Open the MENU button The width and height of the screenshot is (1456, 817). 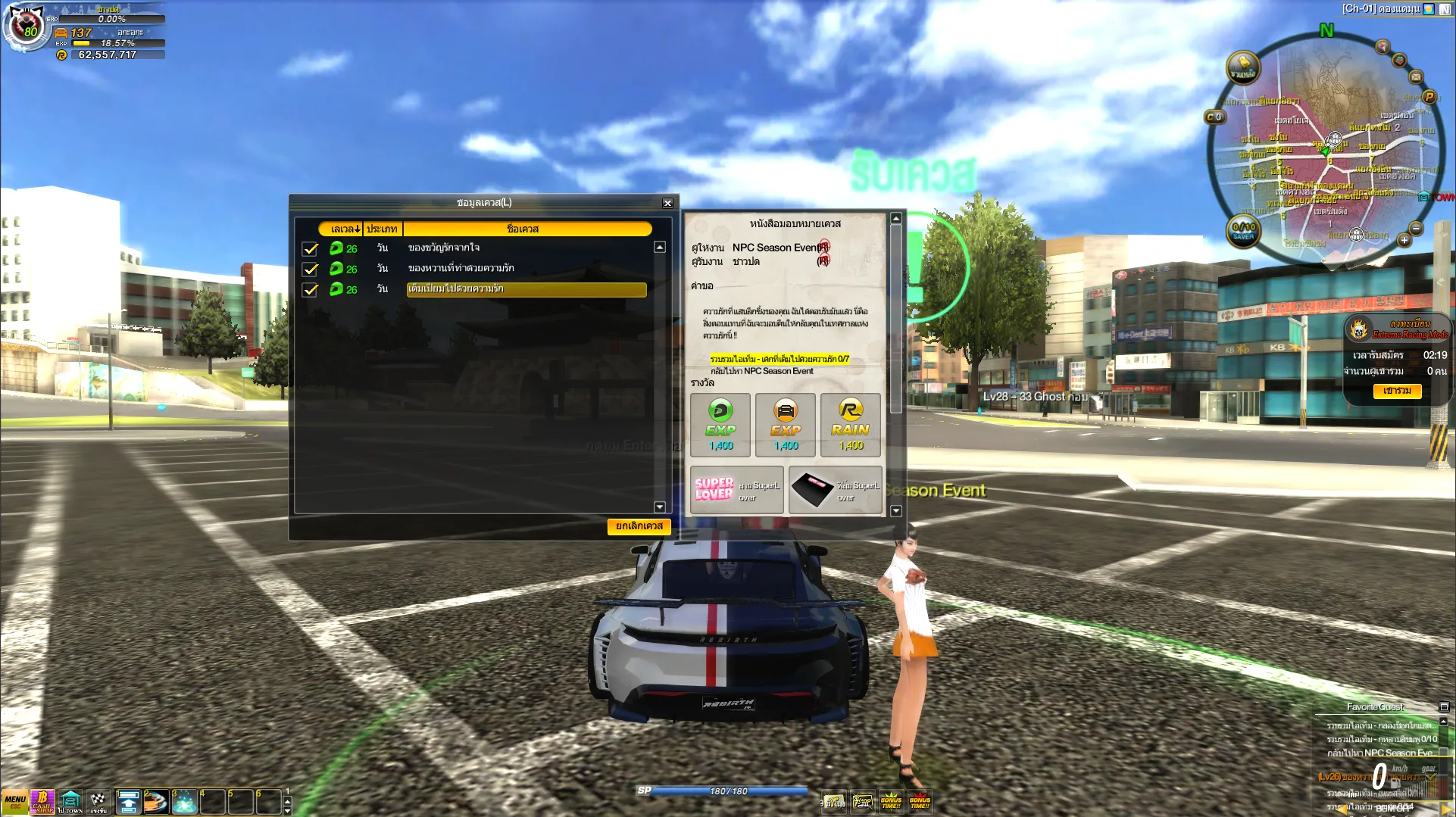[15, 801]
